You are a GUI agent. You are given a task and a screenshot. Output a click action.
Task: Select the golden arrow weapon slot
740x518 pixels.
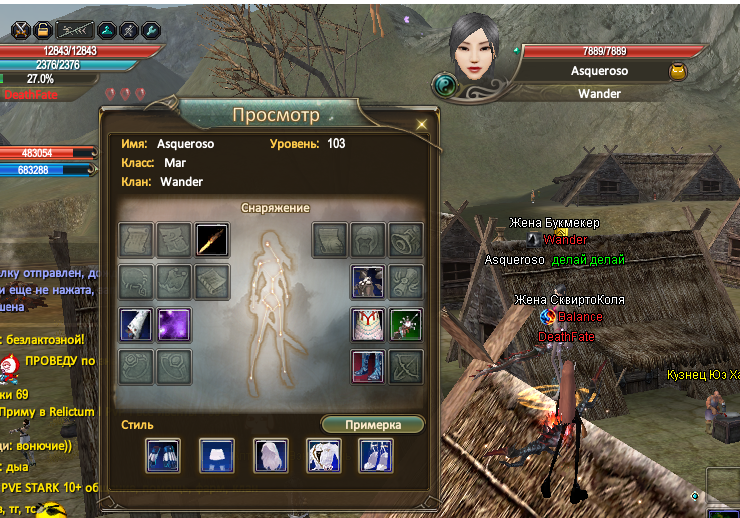(212, 240)
